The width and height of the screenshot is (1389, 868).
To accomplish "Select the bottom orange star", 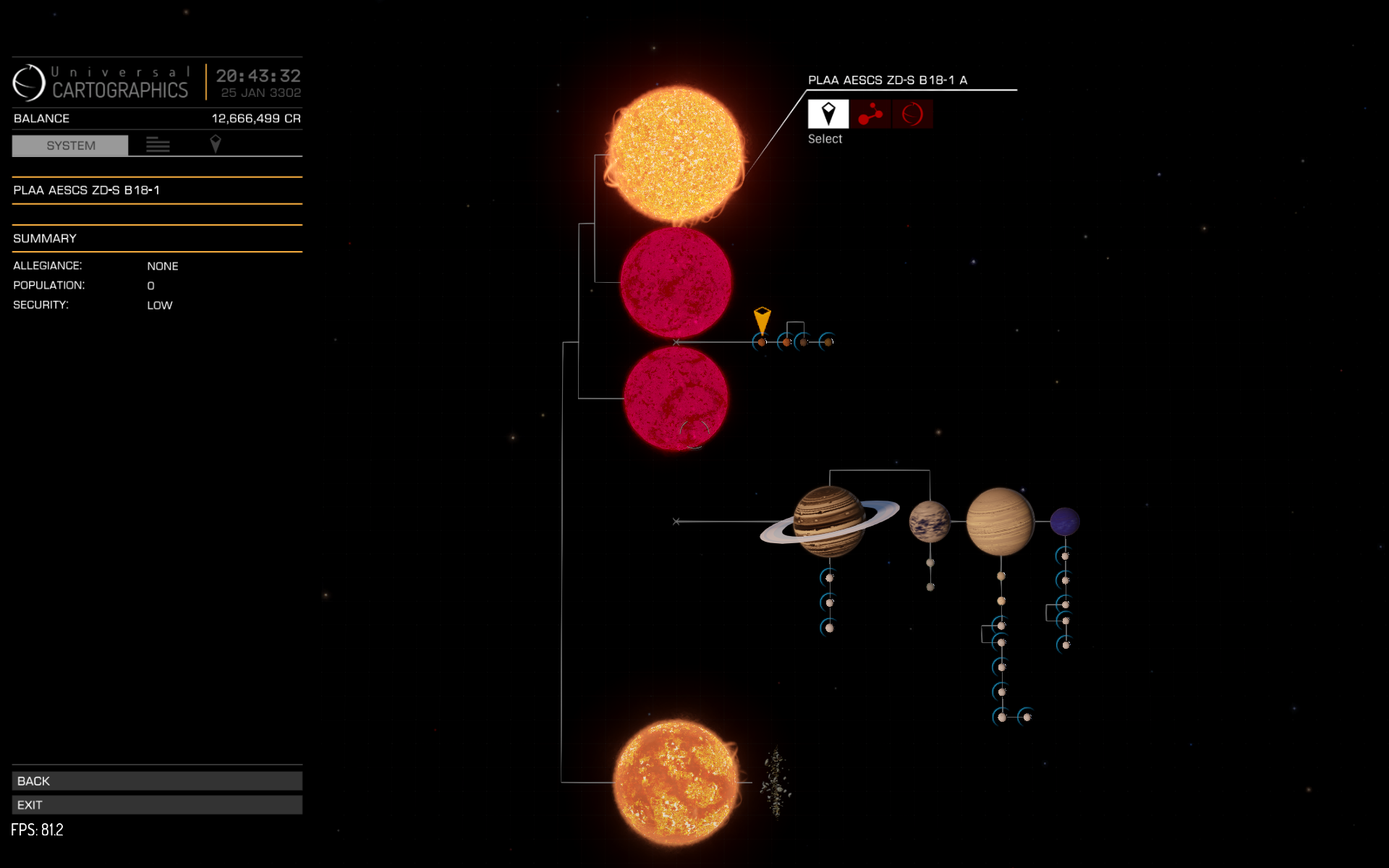I will pyautogui.click(x=676, y=782).
